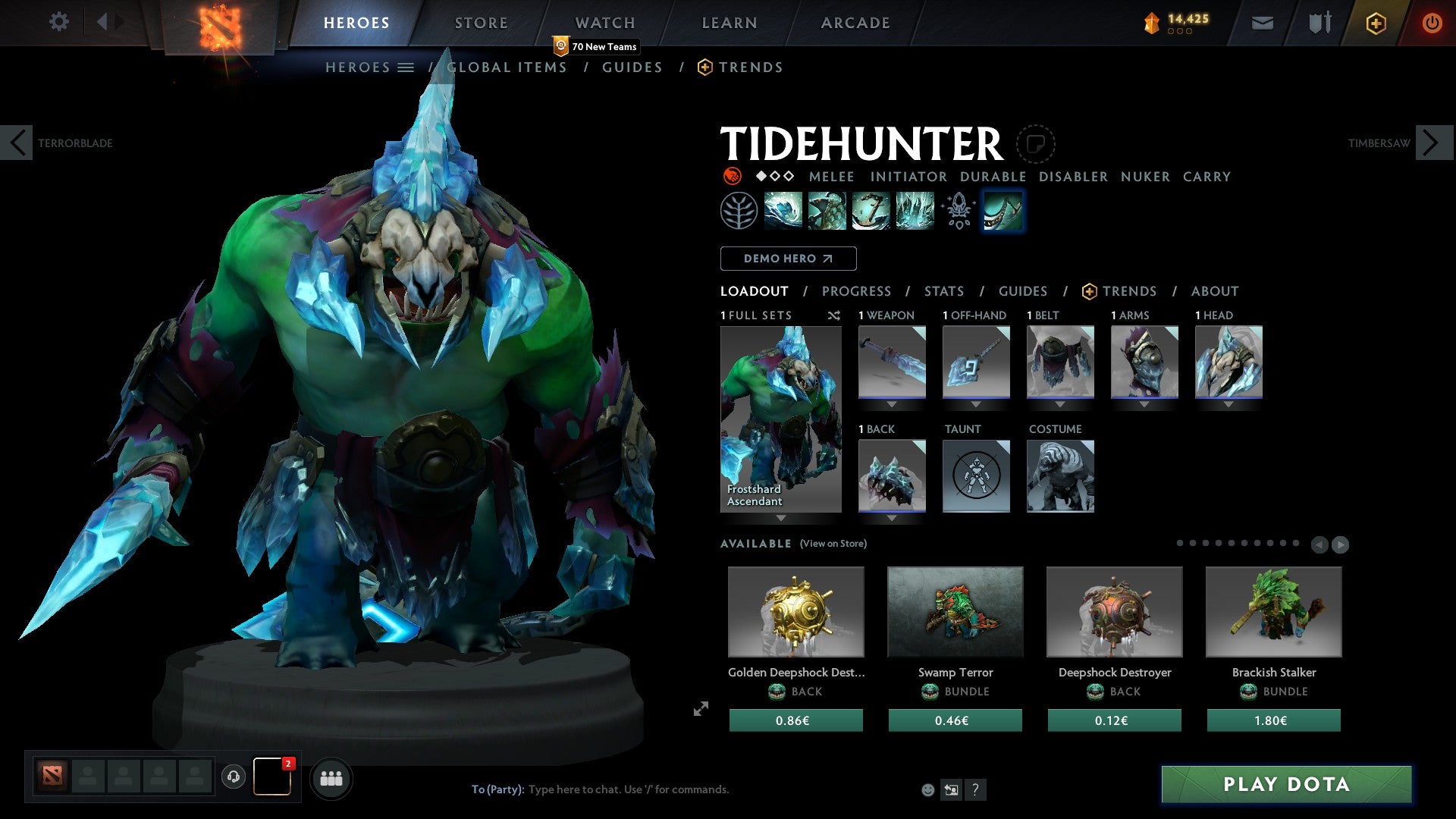
Task: Click next page arrow for available items
Action: 1339,544
